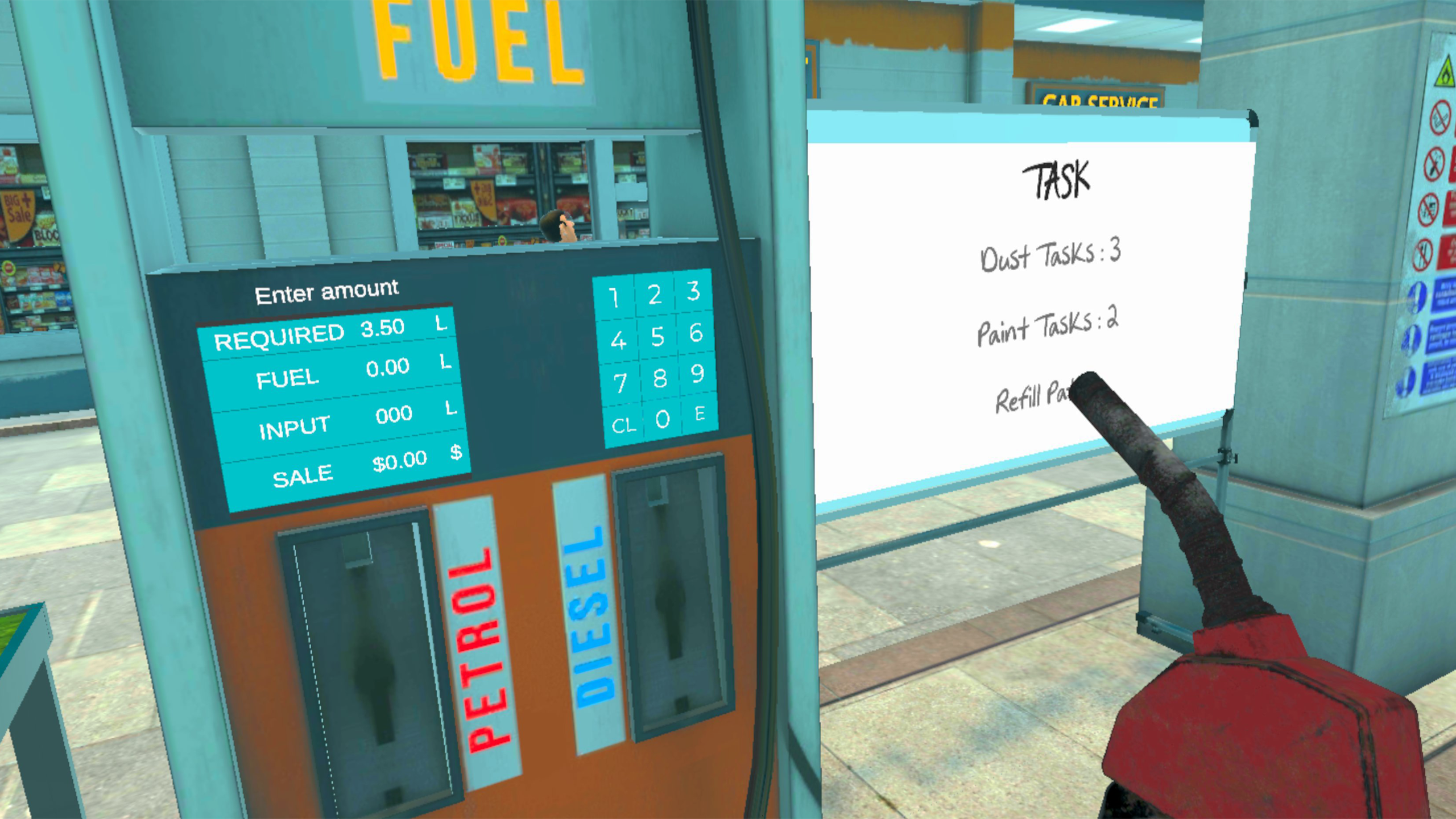Click number 4 on the fuel pump keypad
The width and height of the screenshot is (1456, 819).
point(618,341)
